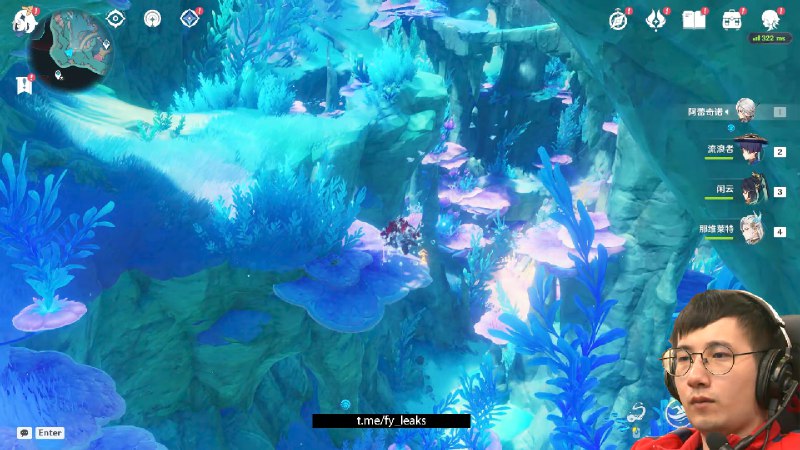Screen dimensions: 800x450
Task: Open the Paimon menu icon
Action: pos(20,20)
